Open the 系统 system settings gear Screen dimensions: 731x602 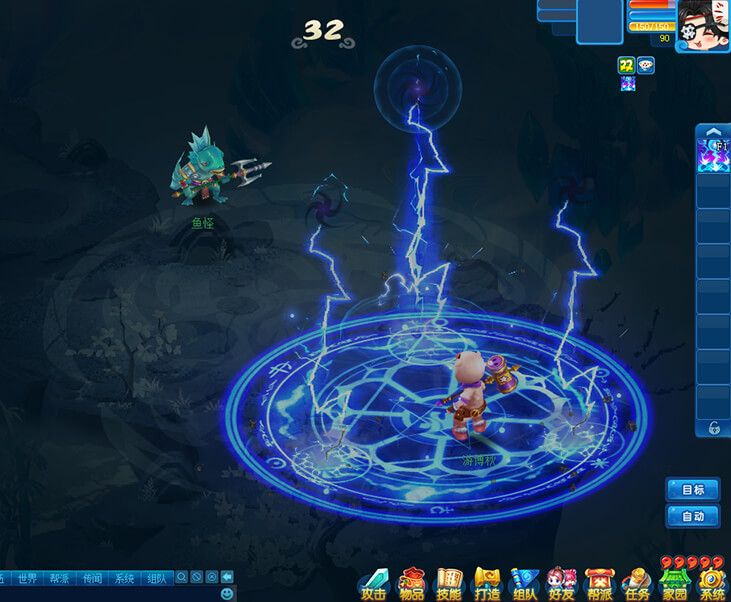pyautogui.click(x=712, y=584)
